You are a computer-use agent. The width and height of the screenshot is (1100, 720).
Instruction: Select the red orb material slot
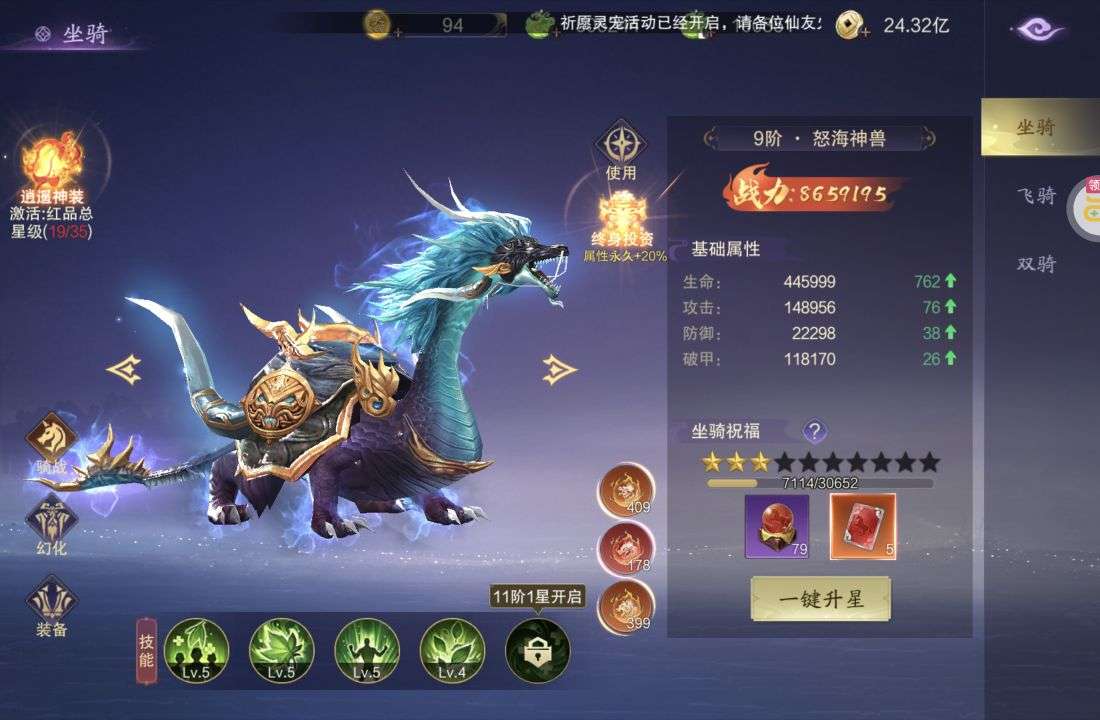coord(777,526)
